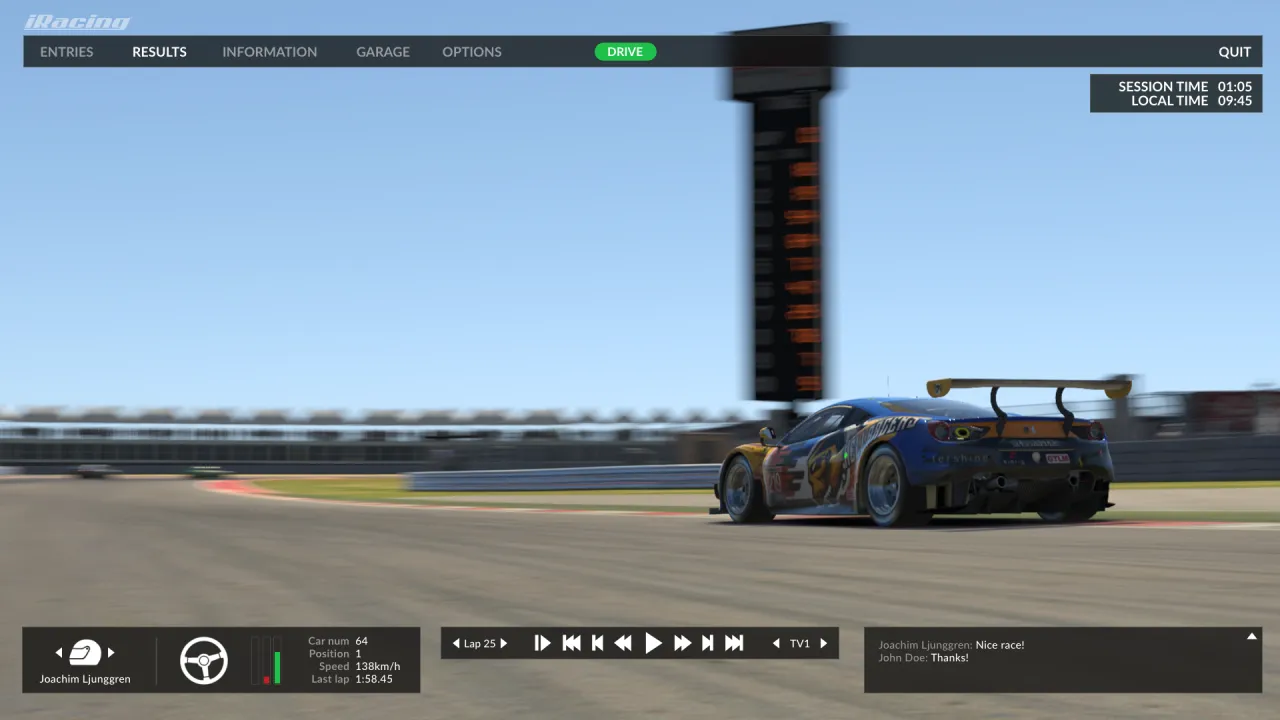Screen dimensions: 1280x720
Task: Go back one lap in the replay
Action: click(457, 643)
